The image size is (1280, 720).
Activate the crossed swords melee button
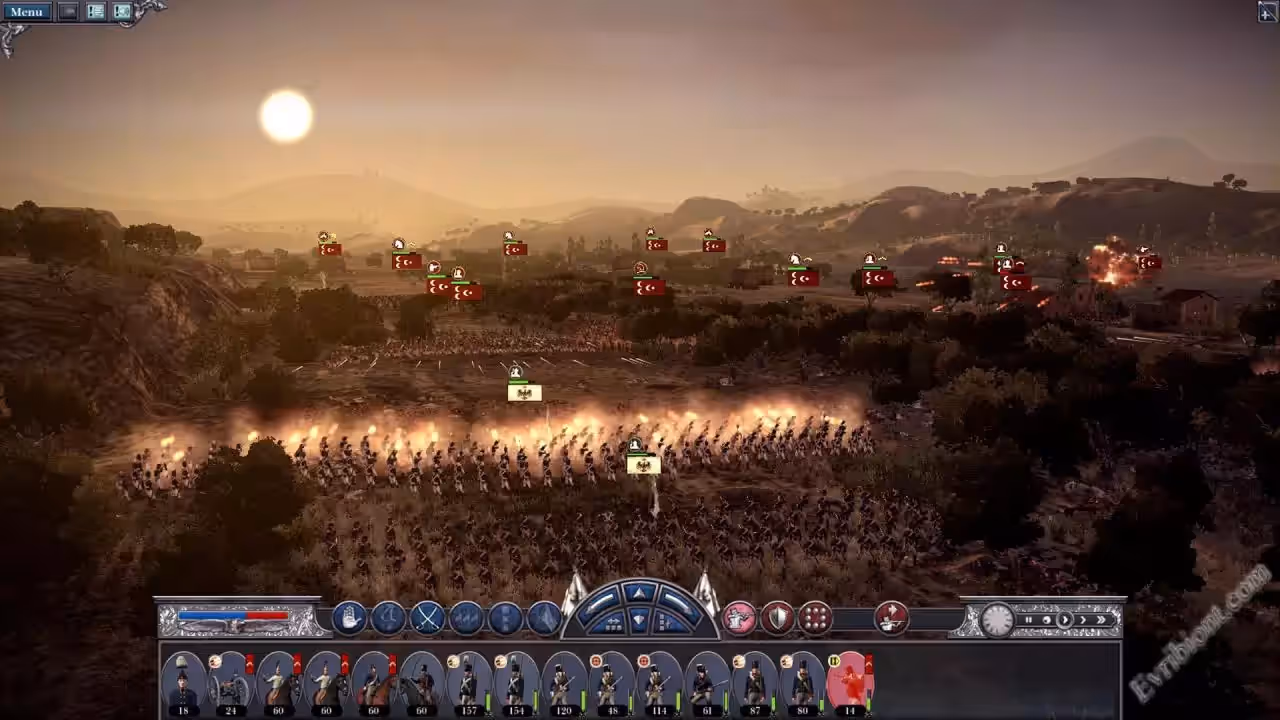click(x=428, y=618)
